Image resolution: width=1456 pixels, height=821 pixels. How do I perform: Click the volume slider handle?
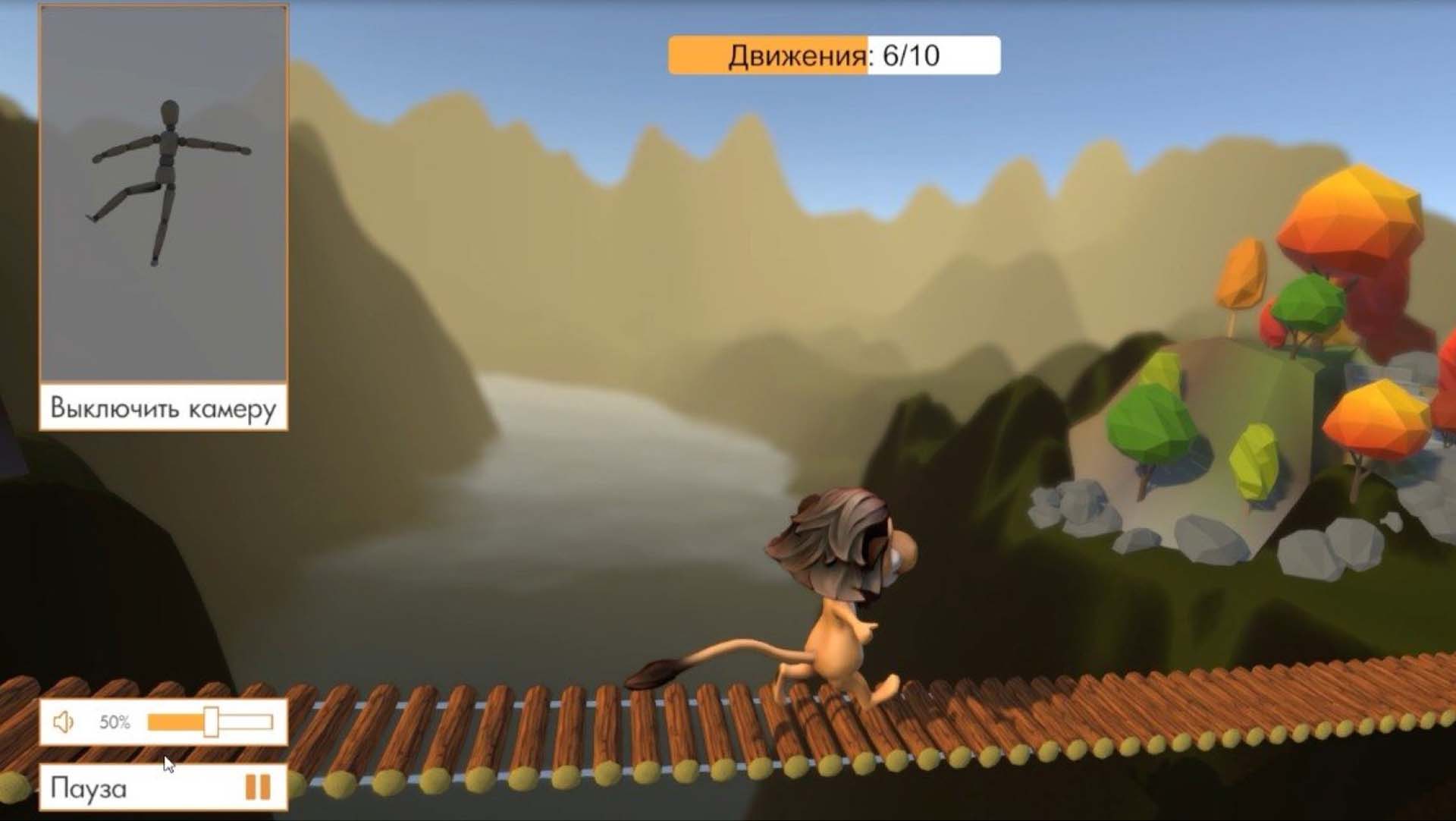211,722
